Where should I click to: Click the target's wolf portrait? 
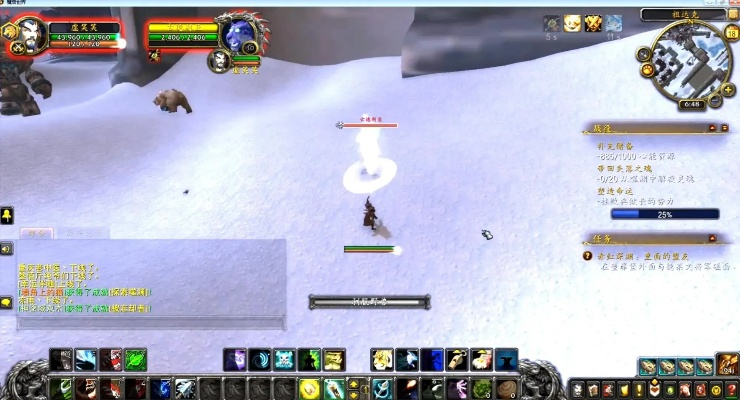pos(240,36)
